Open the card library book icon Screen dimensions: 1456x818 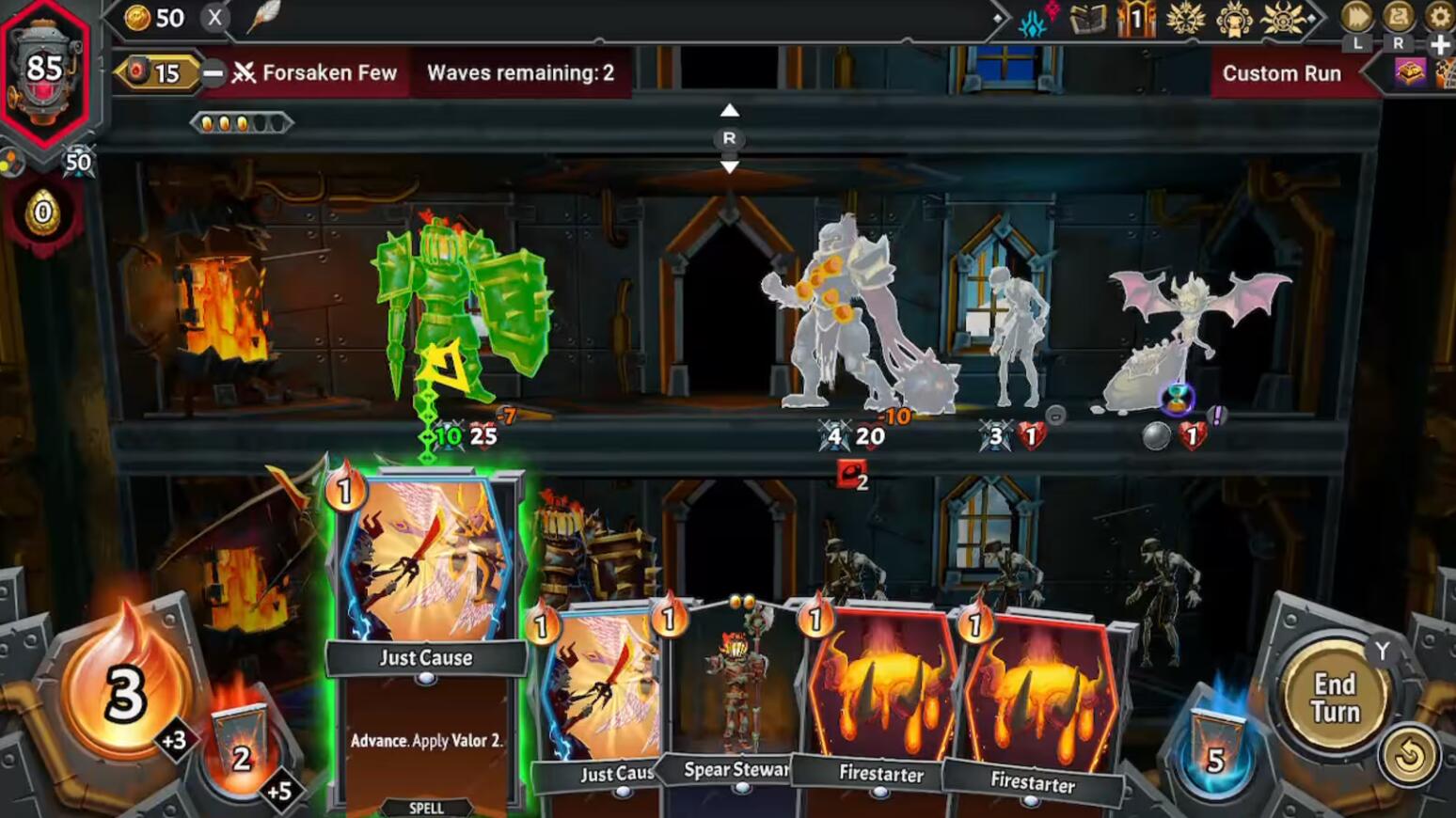tap(1087, 17)
